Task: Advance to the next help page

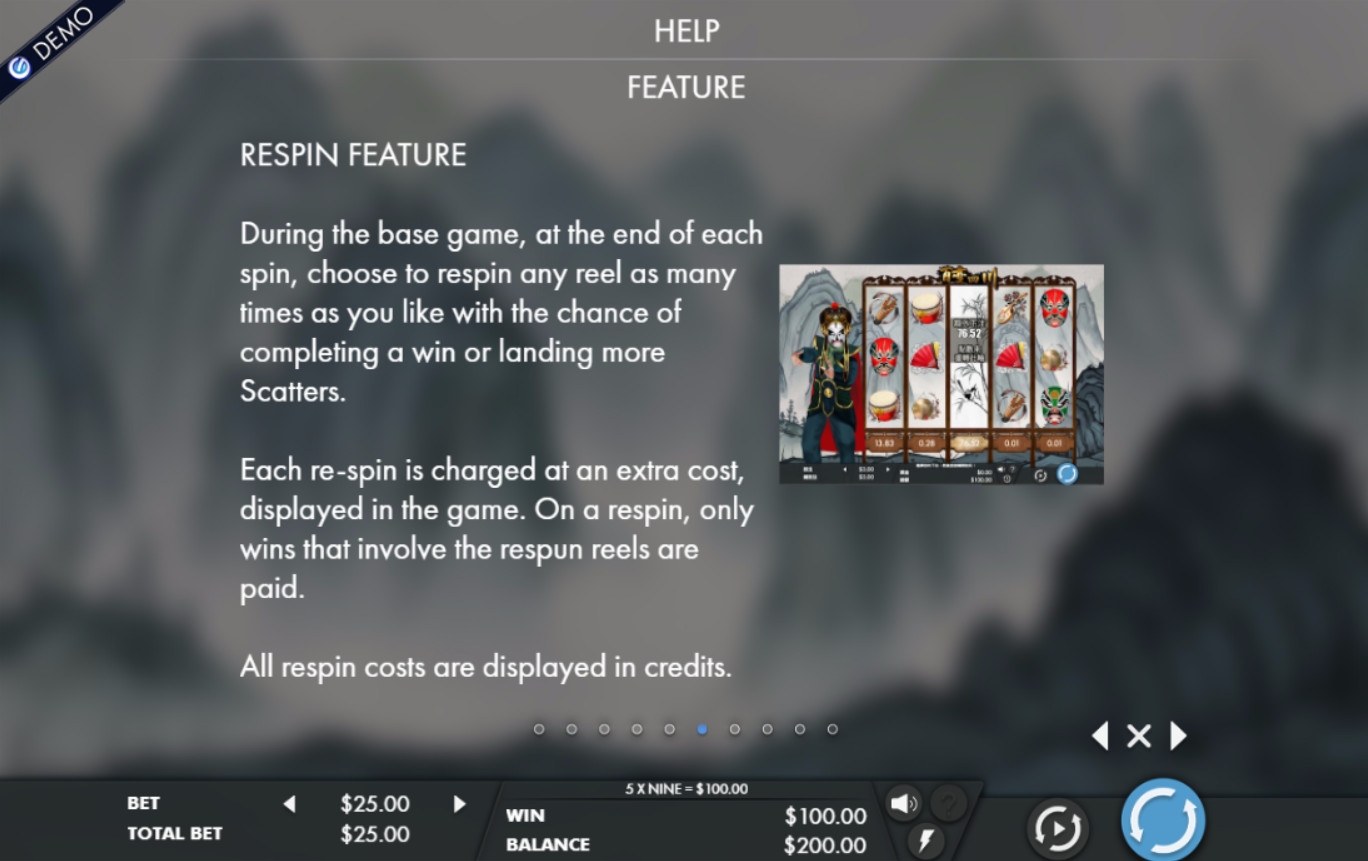Action: click(1178, 737)
